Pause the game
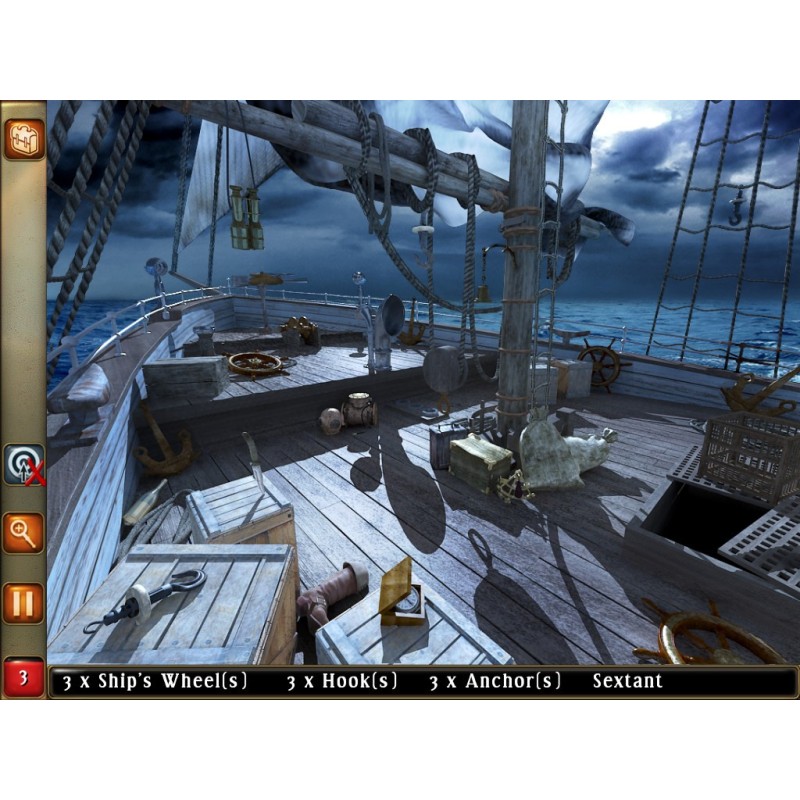 coord(23,603)
